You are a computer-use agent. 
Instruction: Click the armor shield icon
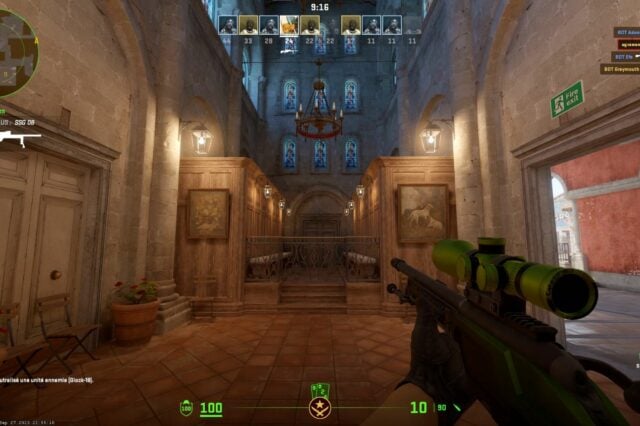pyautogui.click(x=186, y=408)
